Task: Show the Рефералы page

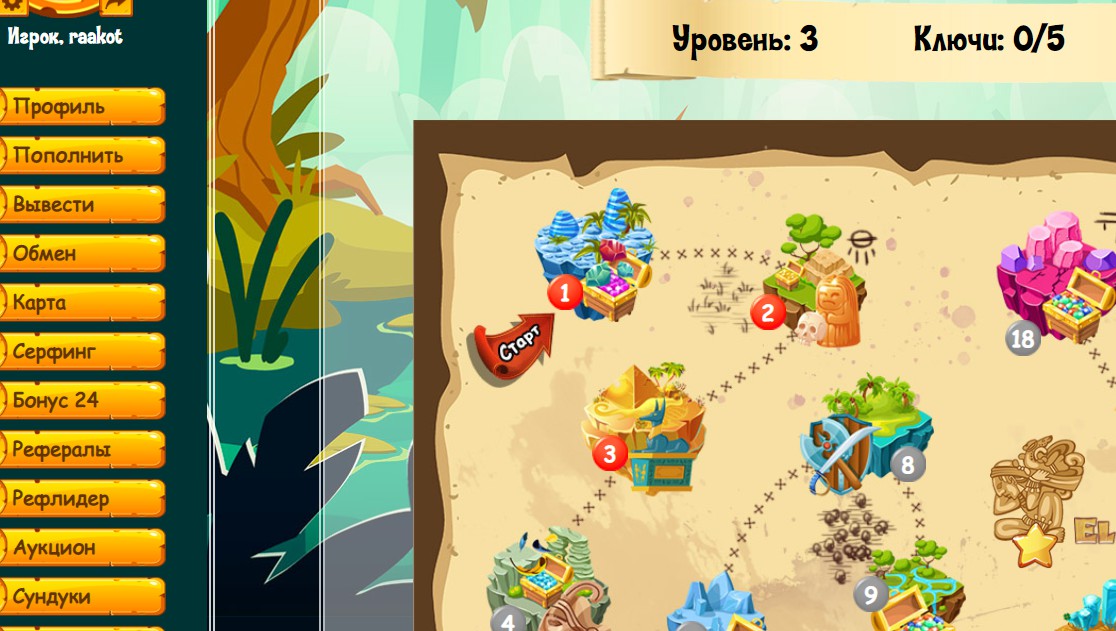Action: point(82,449)
